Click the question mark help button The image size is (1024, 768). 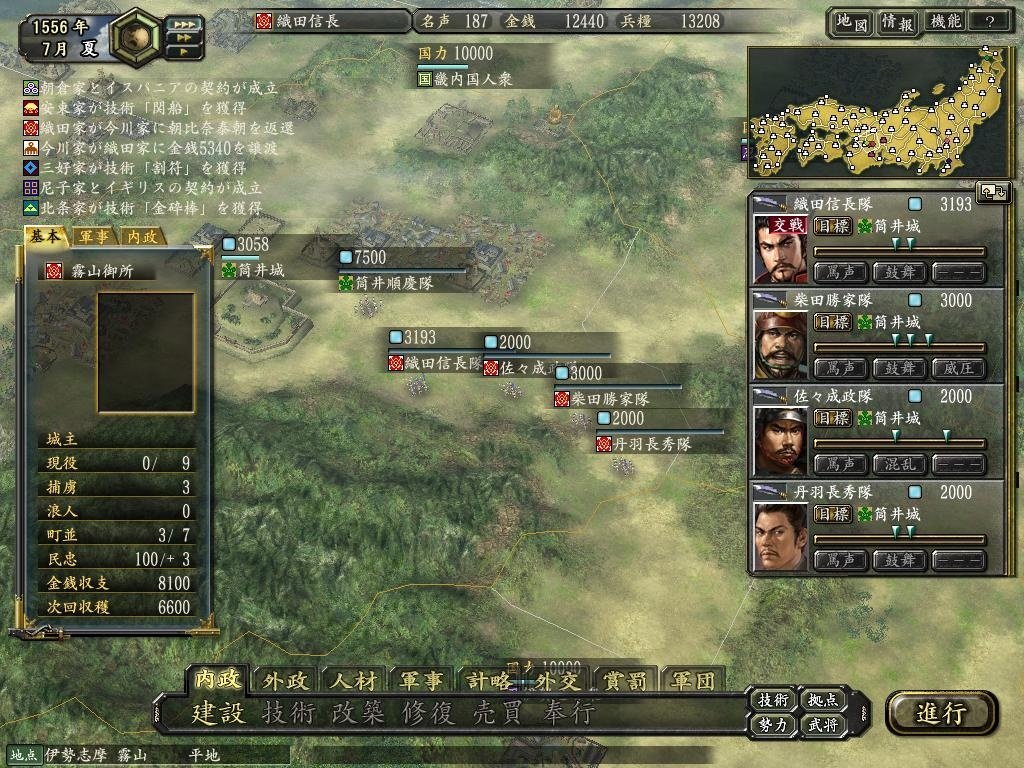pyautogui.click(x=990, y=22)
